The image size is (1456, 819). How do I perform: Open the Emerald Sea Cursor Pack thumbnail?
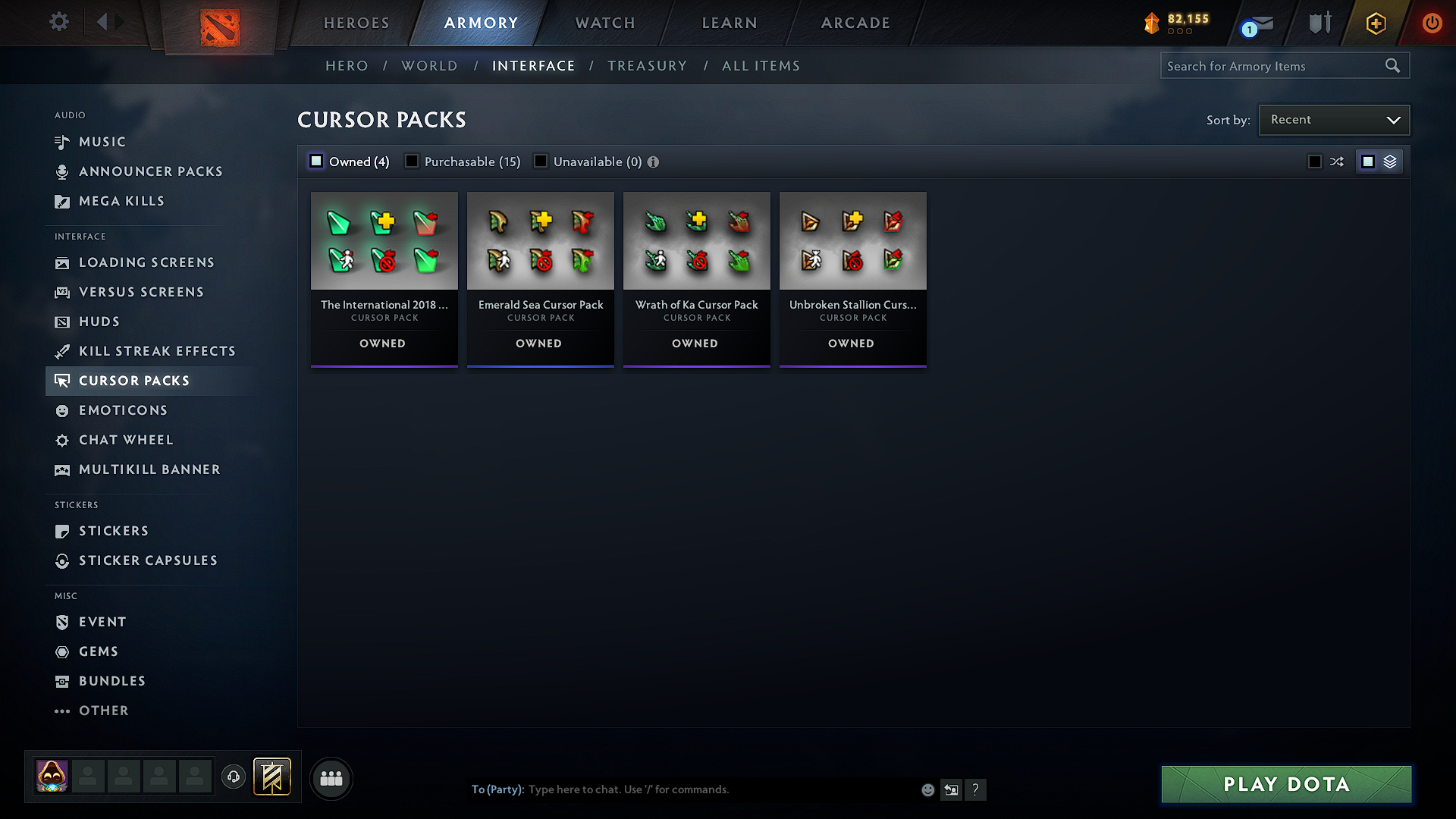(540, 240)
